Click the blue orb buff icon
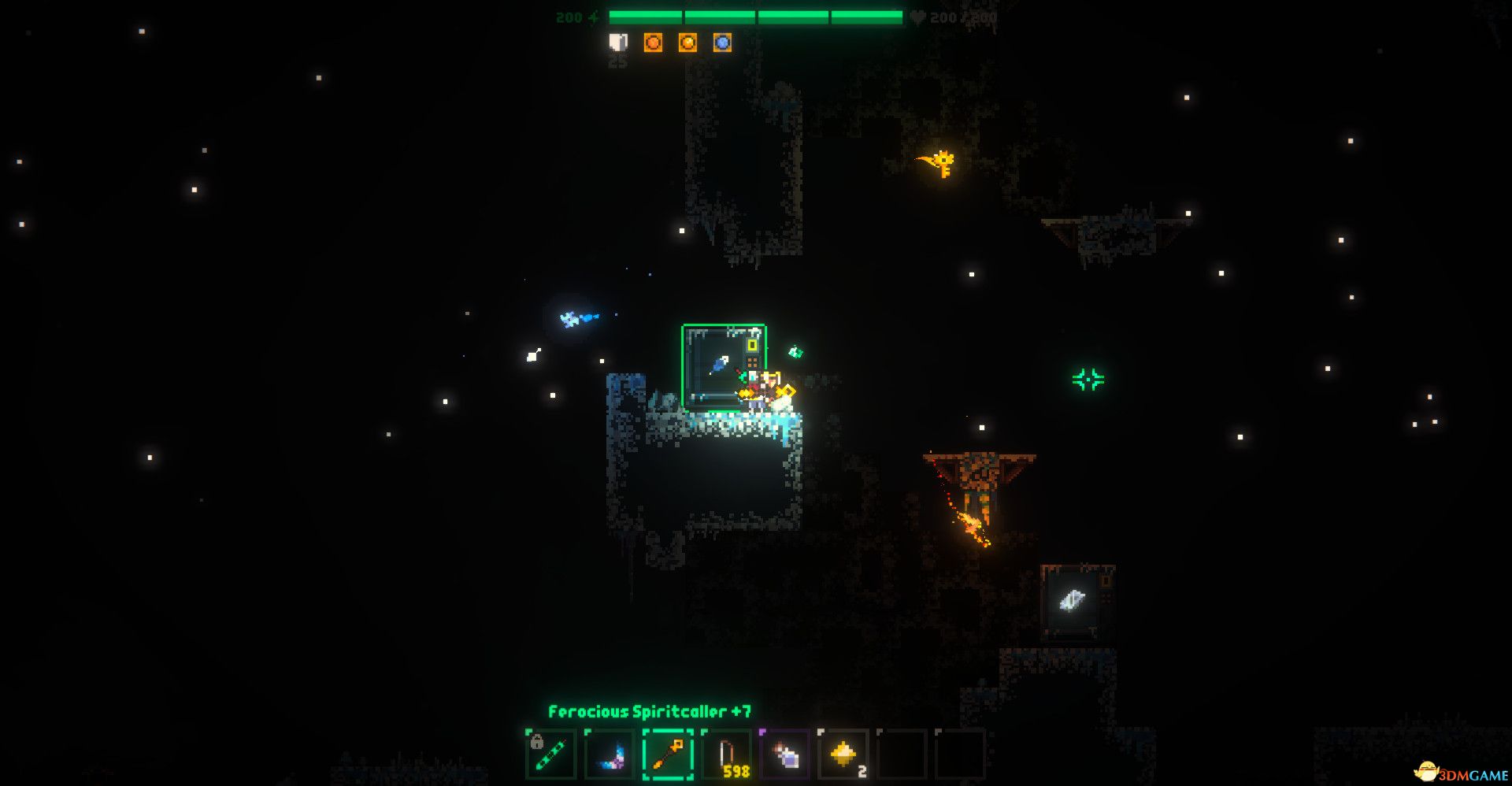Viewport: 1512px width, 786px height. click(722, 43)
